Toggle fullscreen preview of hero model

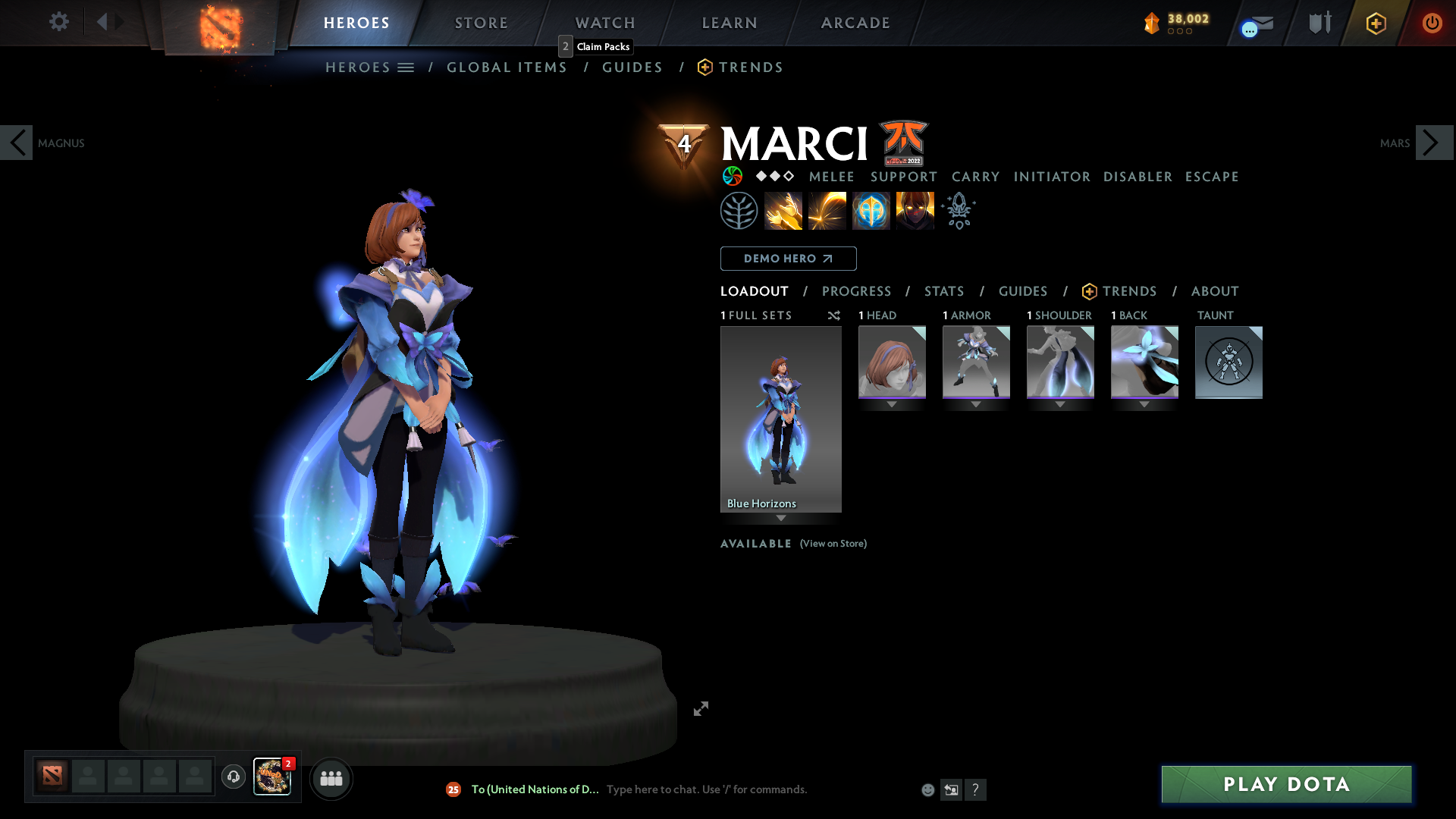(701, 708)
